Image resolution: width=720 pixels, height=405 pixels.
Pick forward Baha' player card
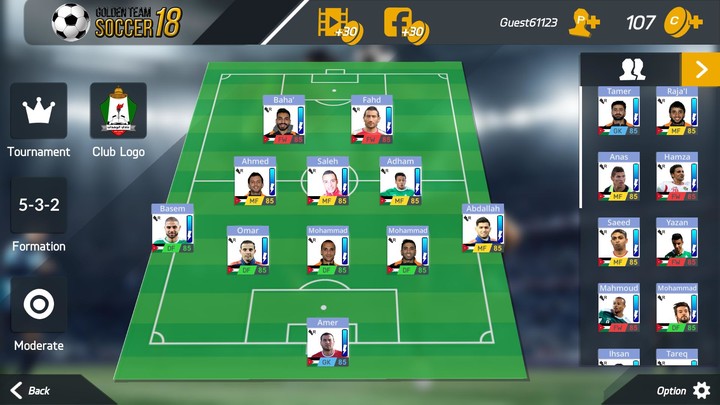coord(283,122)
